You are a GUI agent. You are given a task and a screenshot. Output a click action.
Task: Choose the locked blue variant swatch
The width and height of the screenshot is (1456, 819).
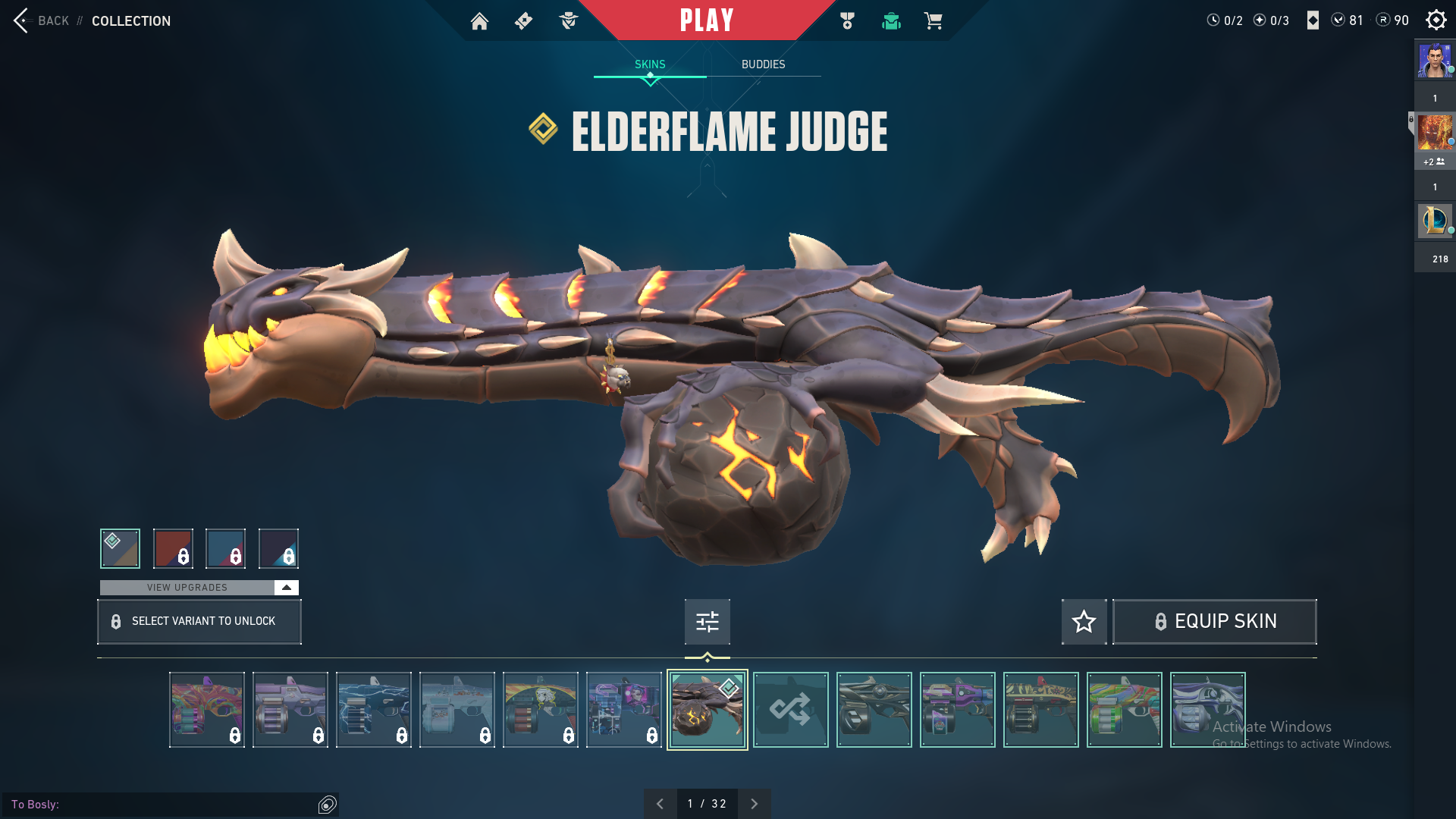pyautogui.click(x=226, y=548)
